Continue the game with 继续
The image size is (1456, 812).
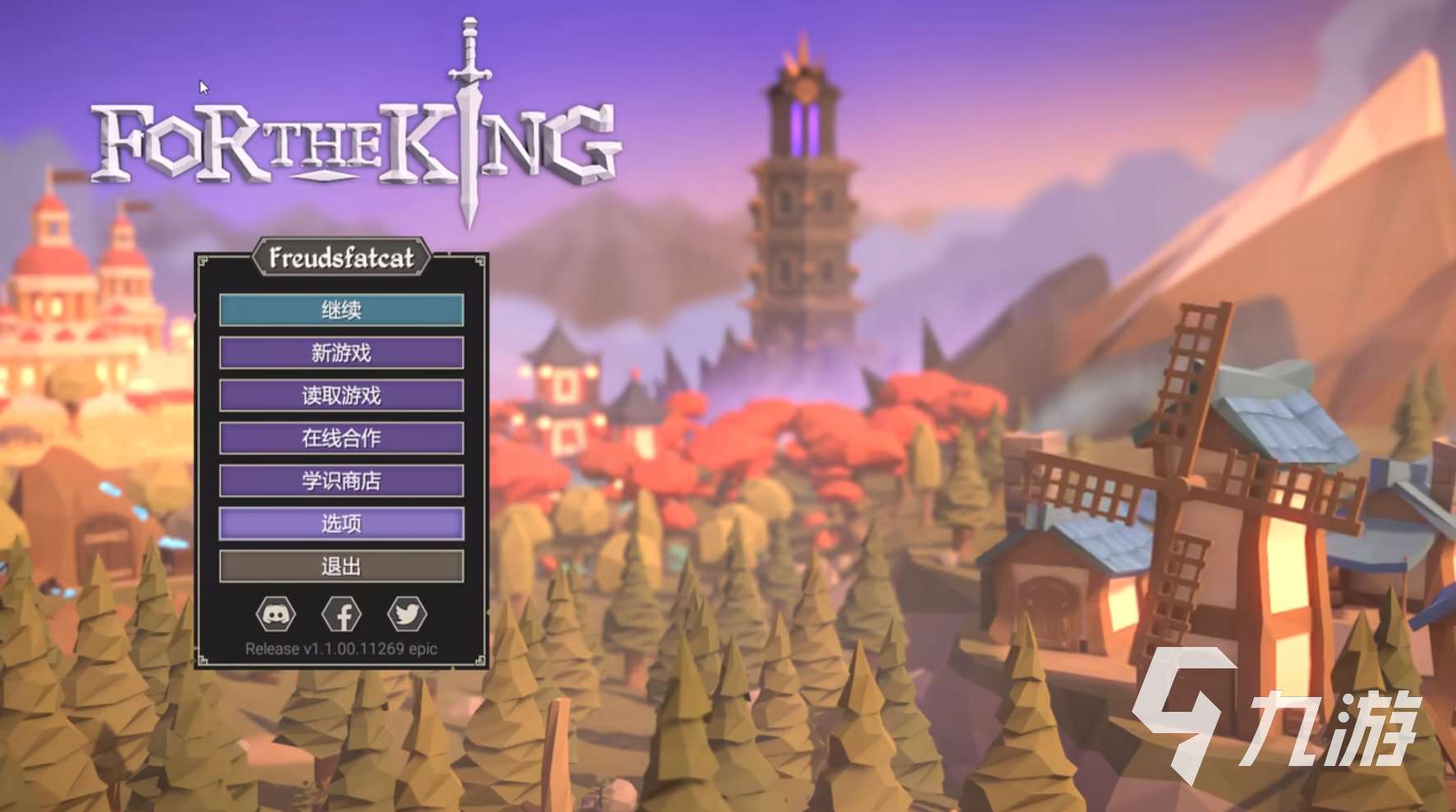341,310
